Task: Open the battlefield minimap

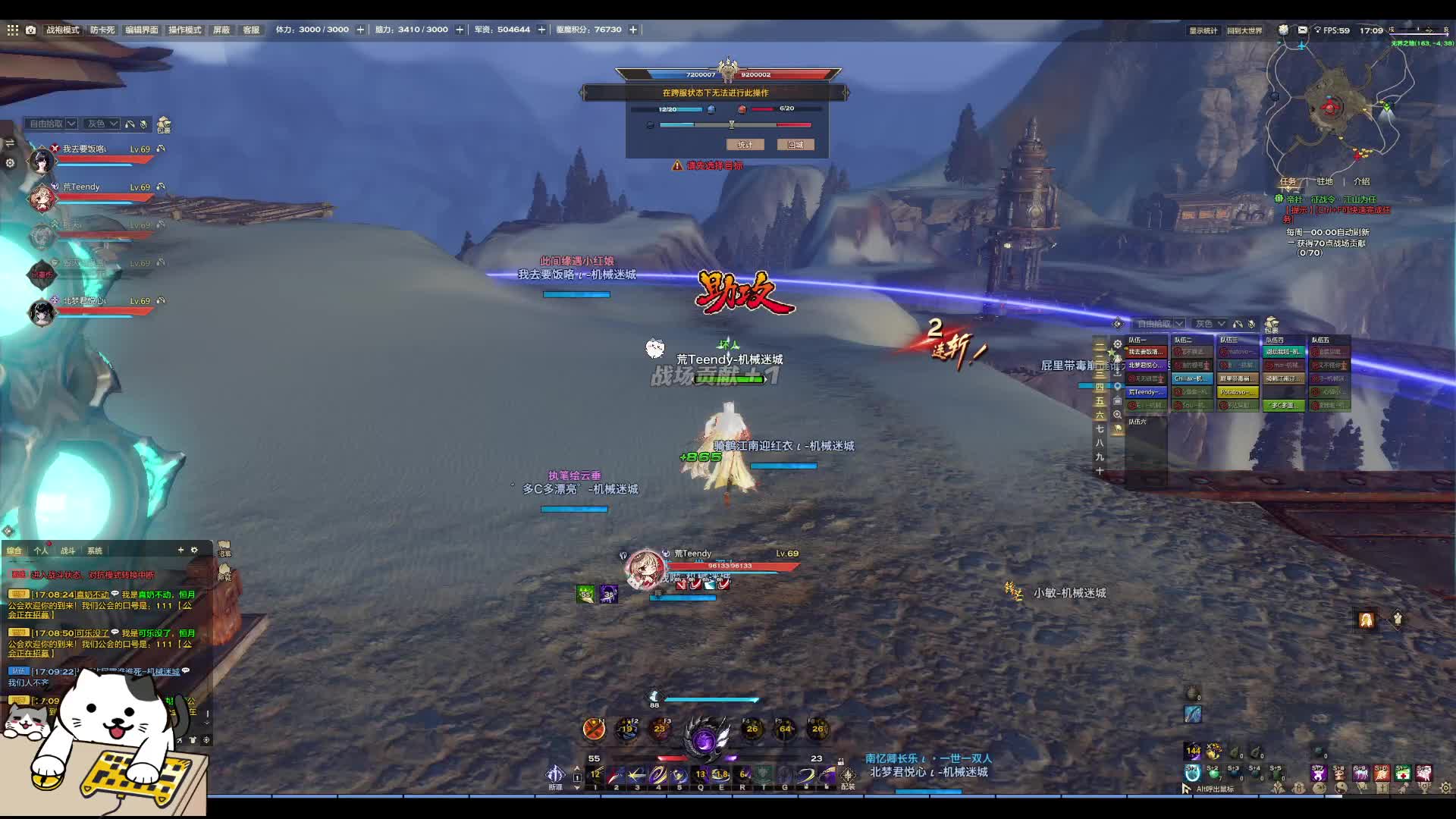Action: pos(1338,106)
